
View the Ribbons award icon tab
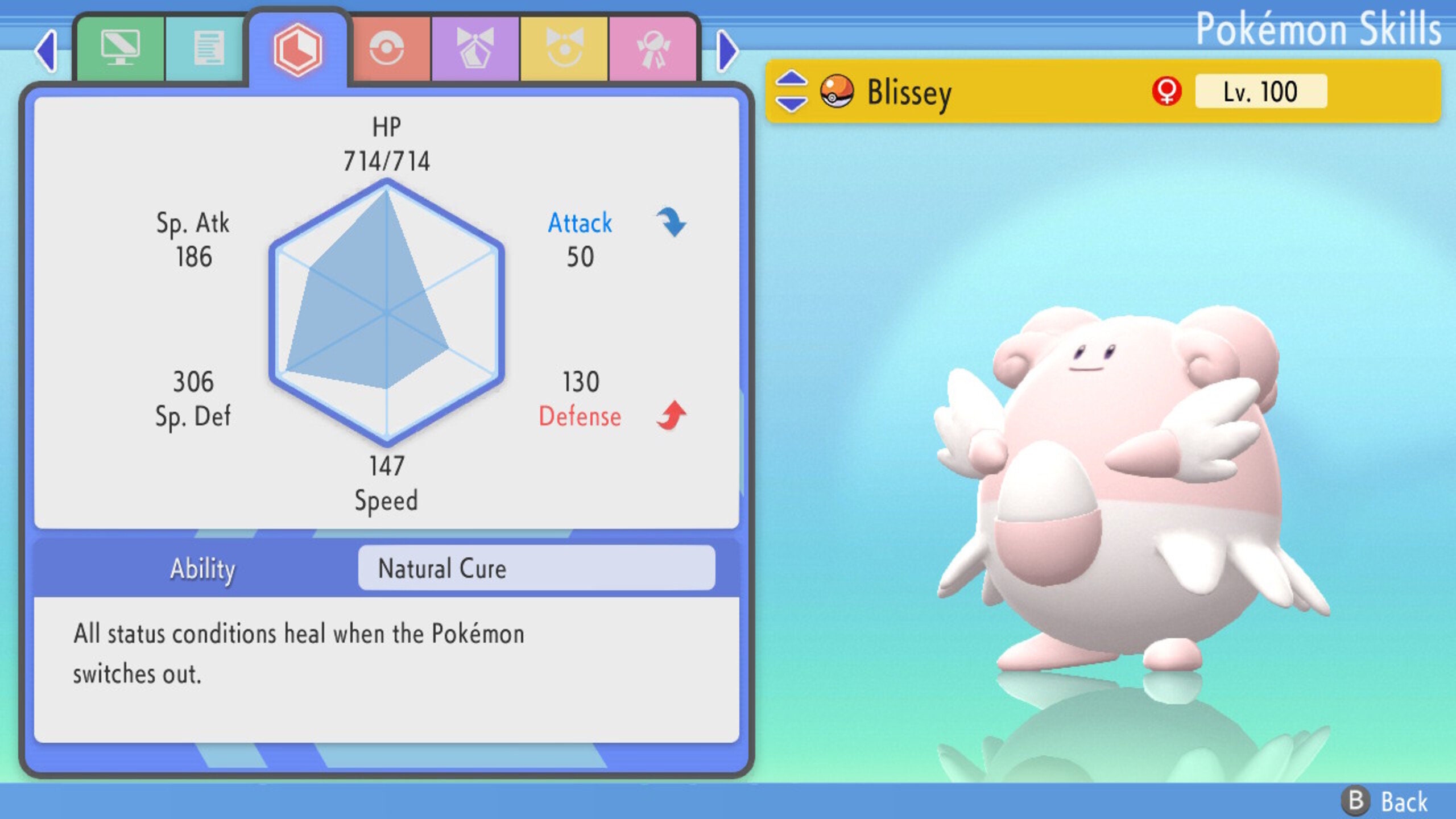(x=654, y=48)
